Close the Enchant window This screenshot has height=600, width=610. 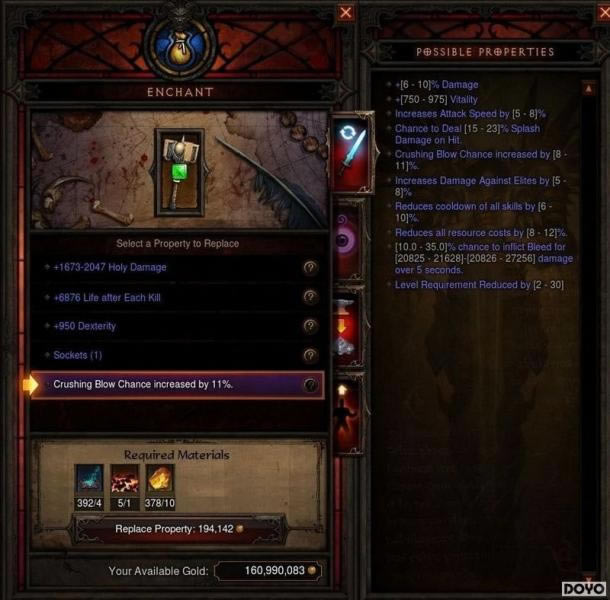coord(346,12)
